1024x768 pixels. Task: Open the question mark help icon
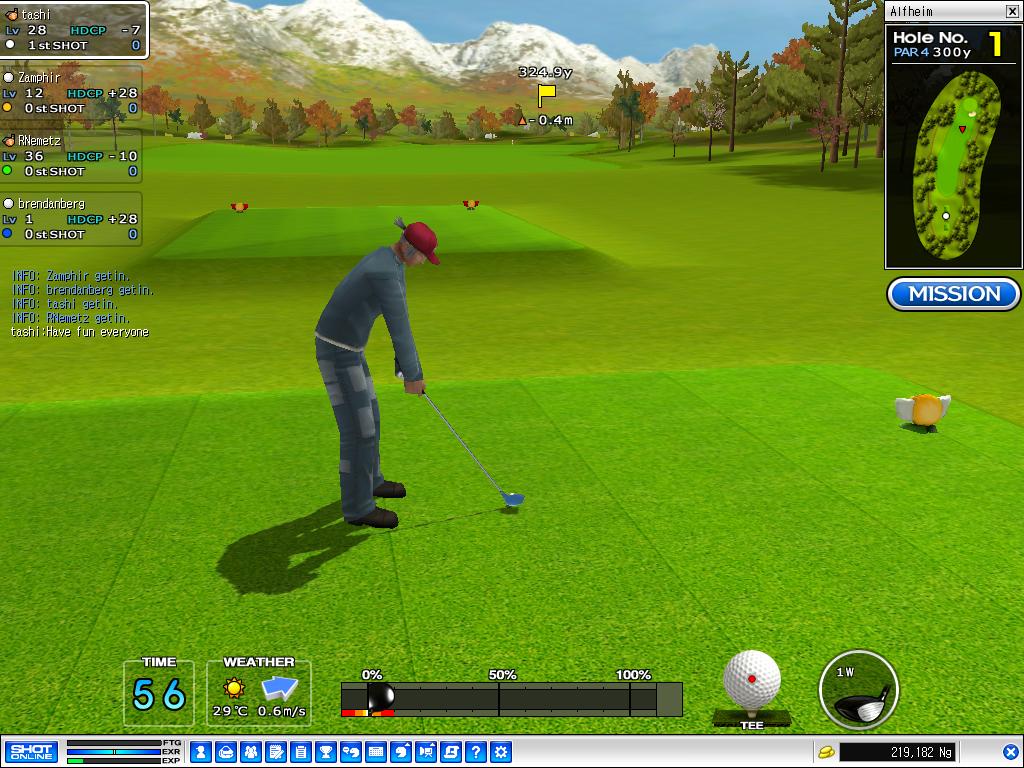pos(477,752)
